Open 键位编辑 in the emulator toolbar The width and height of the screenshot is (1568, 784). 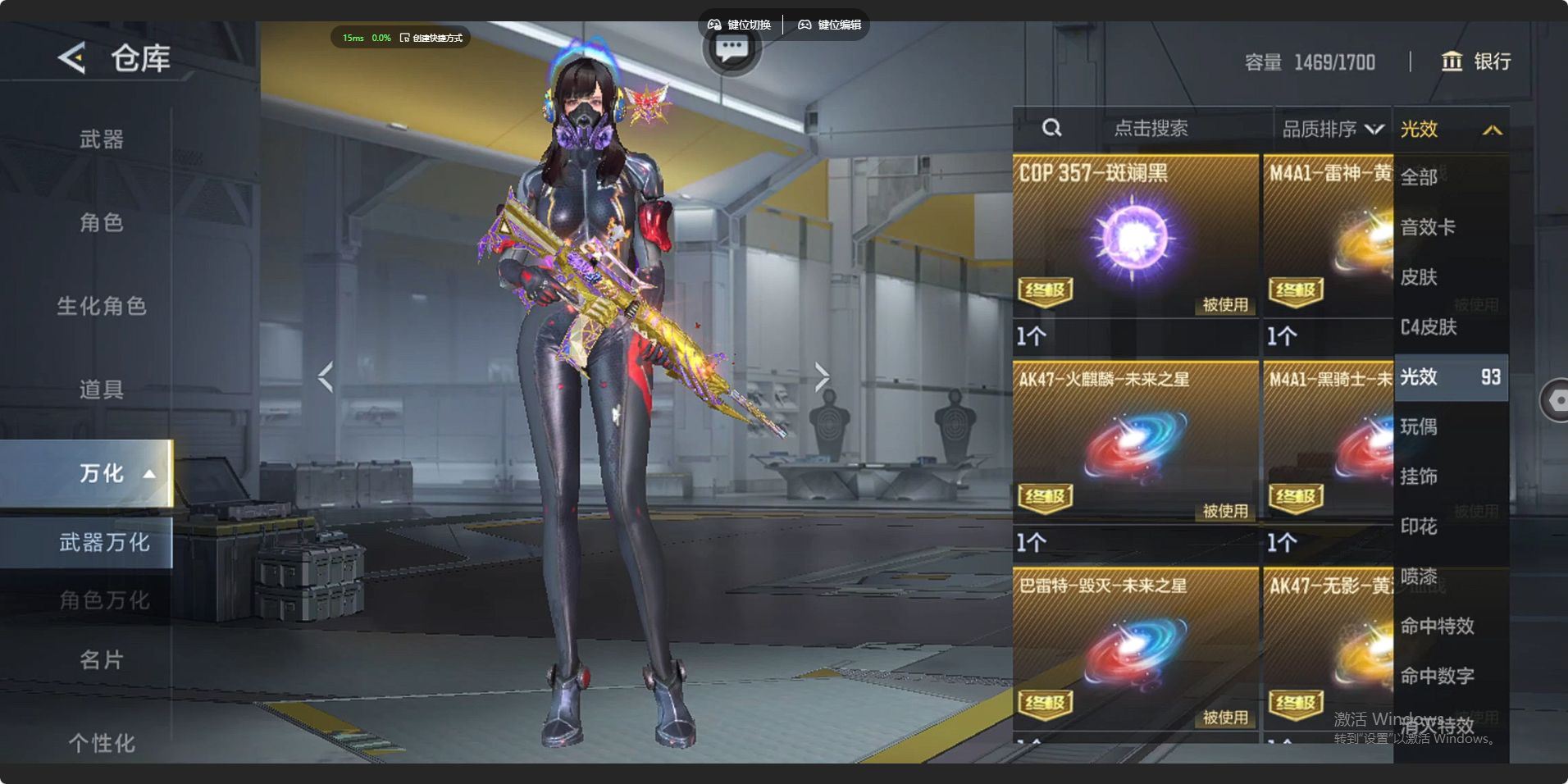click(x=830, y=25)
